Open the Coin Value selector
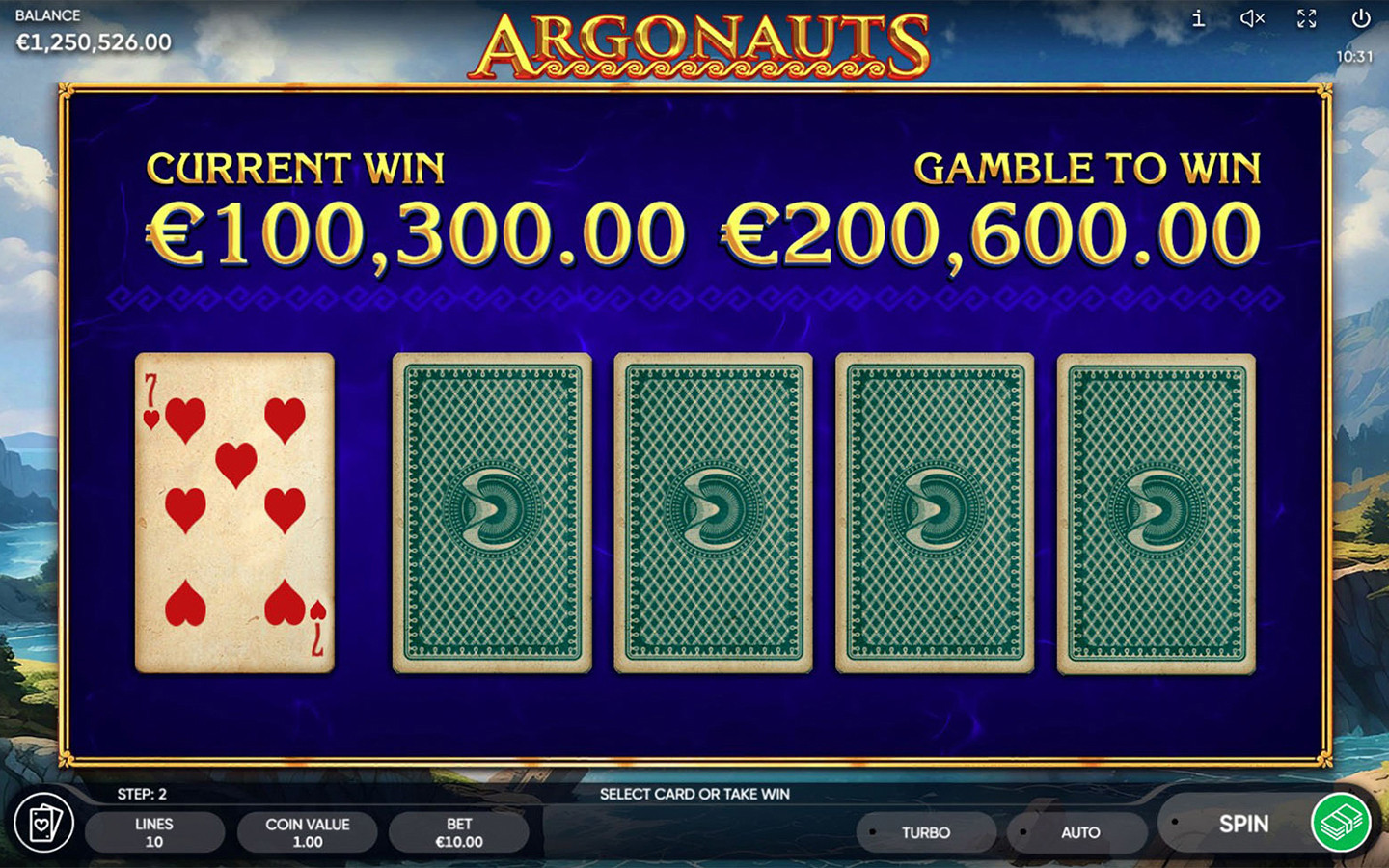The width and height of the screenshot is (1389, 868). coord(307,831)
